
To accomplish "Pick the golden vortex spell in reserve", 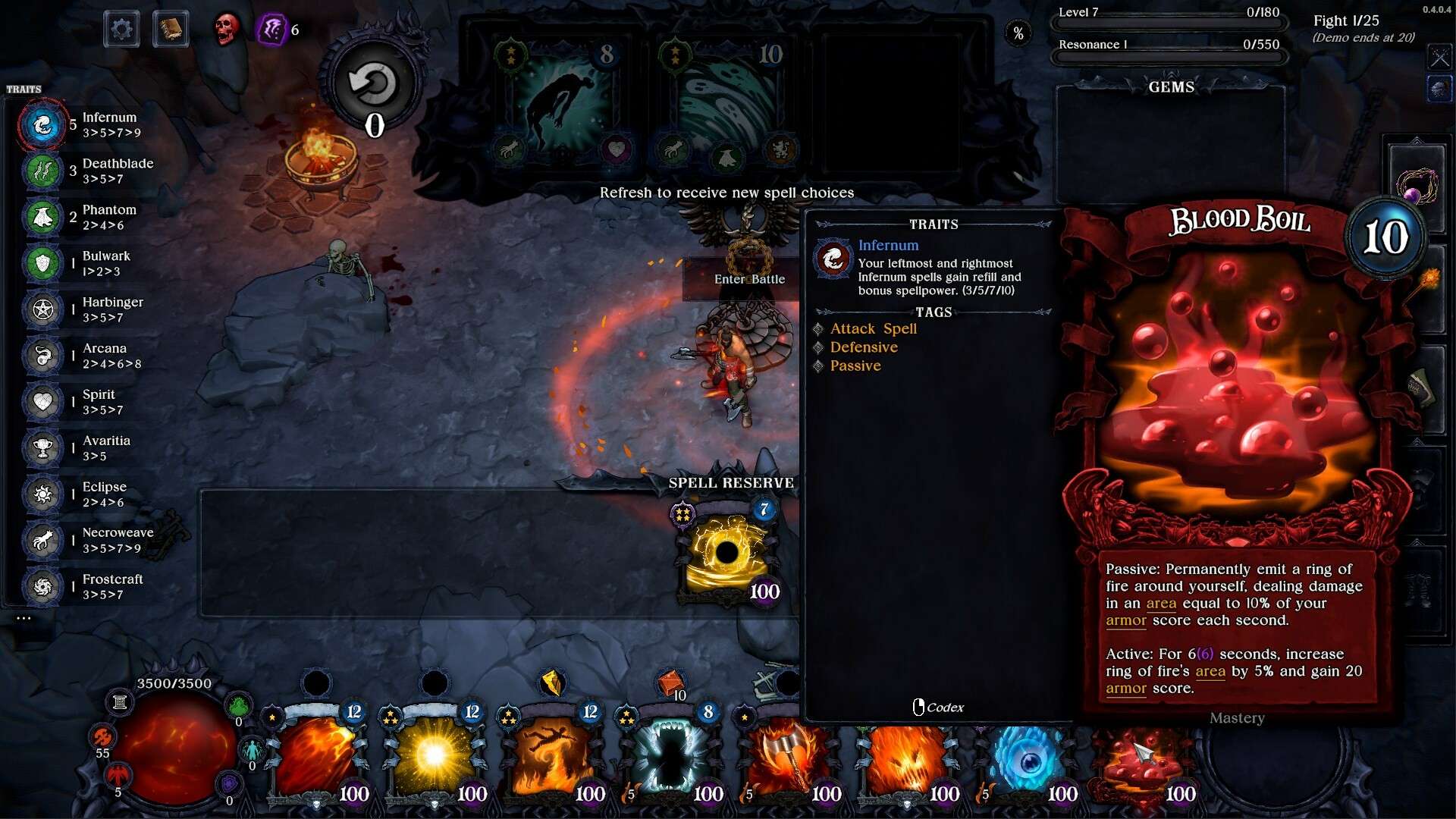I will point(726,555).
